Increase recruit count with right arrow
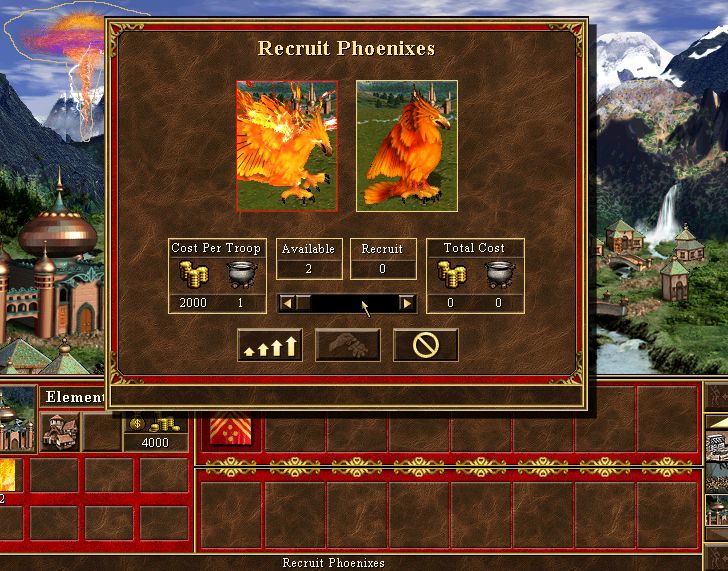728x571 pixels. (407, 302)
